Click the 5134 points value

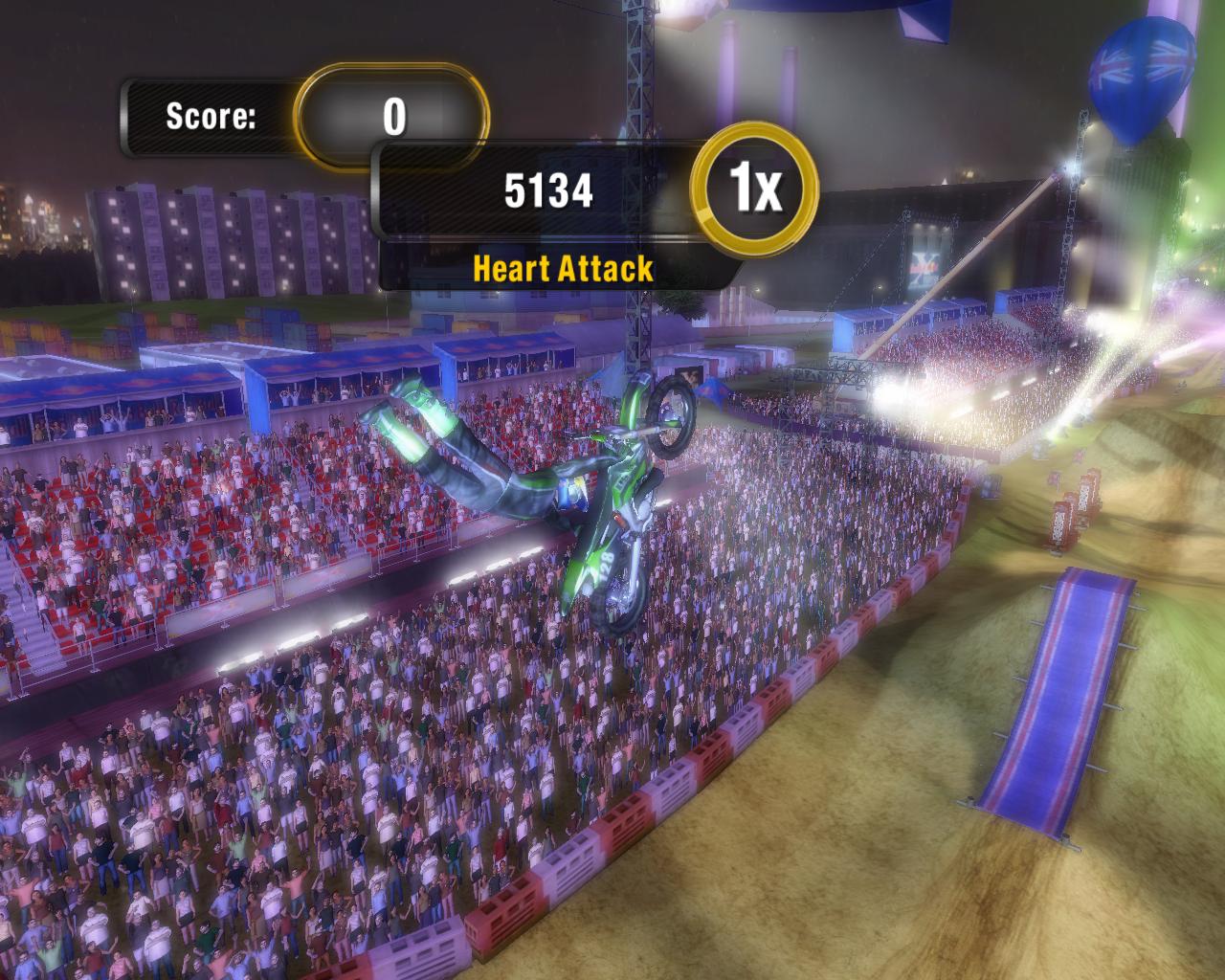(x=548, y=188)
